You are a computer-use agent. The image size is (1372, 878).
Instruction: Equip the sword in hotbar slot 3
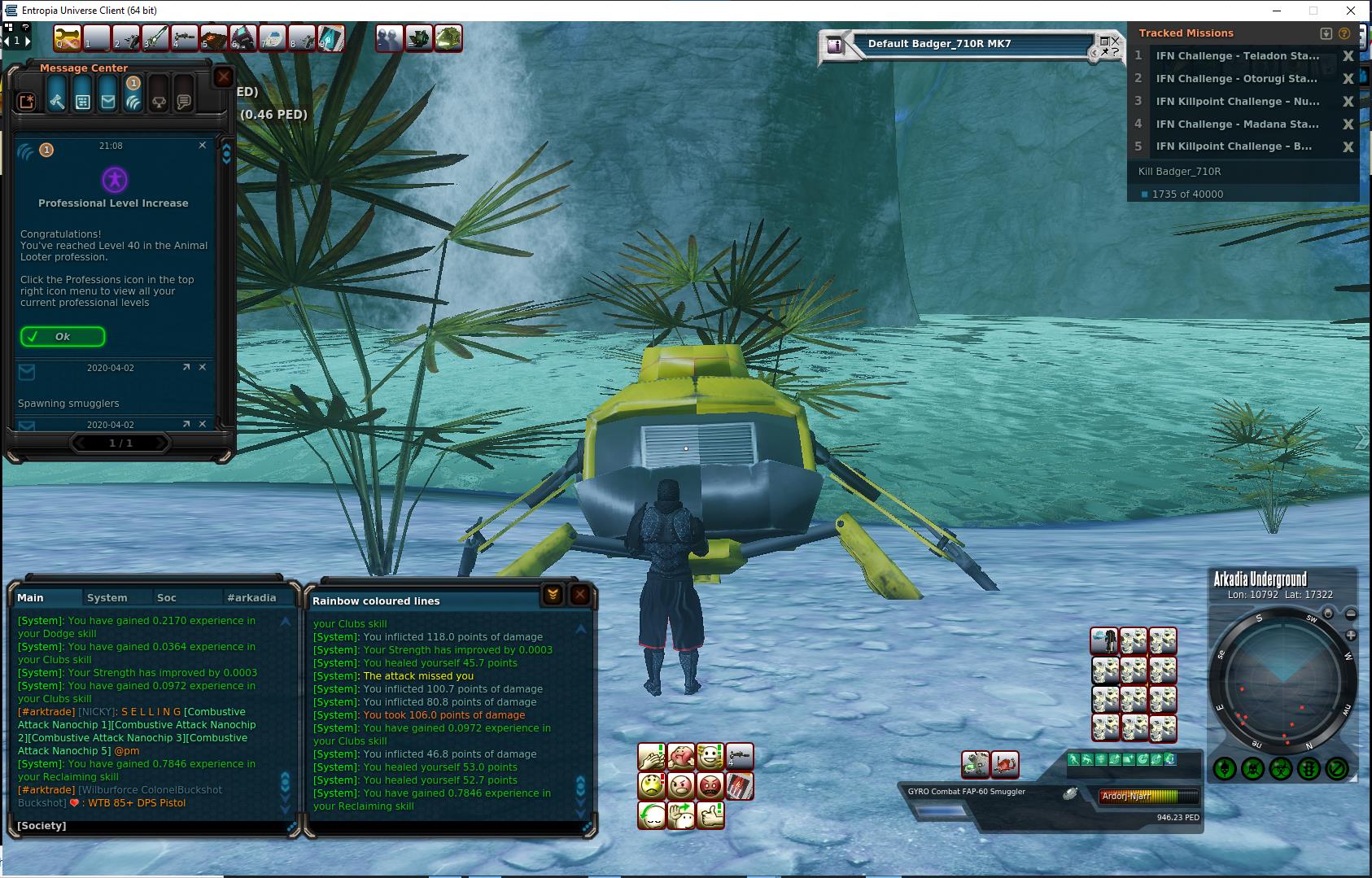pos(155,38)
